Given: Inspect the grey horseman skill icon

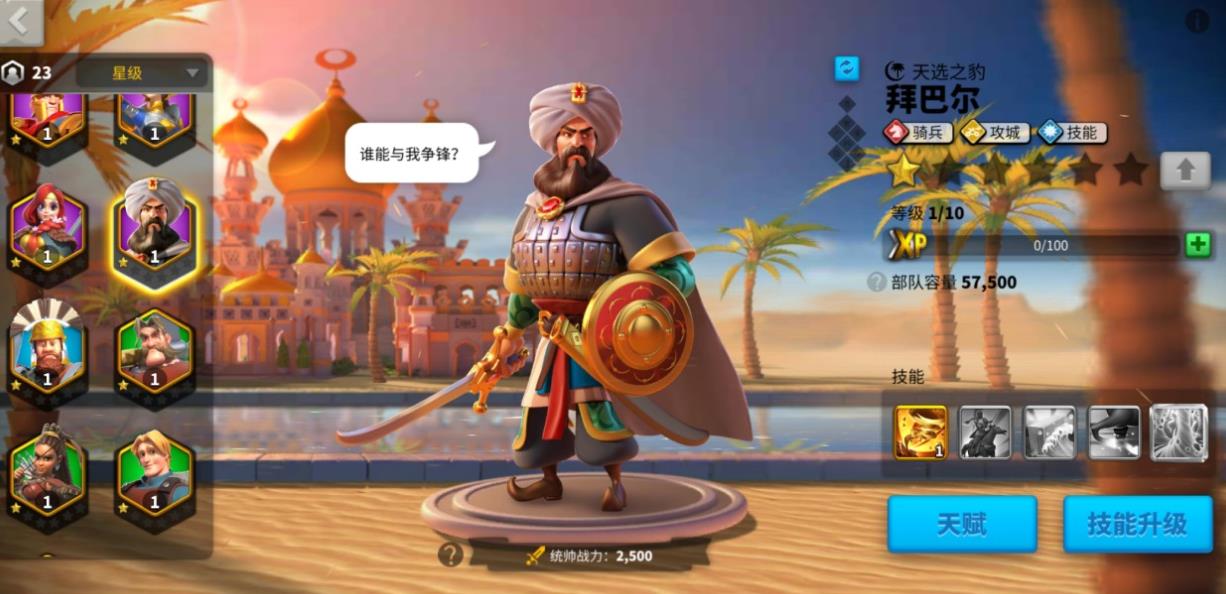Looking at the screenshot, I should [x=985, y=432].
